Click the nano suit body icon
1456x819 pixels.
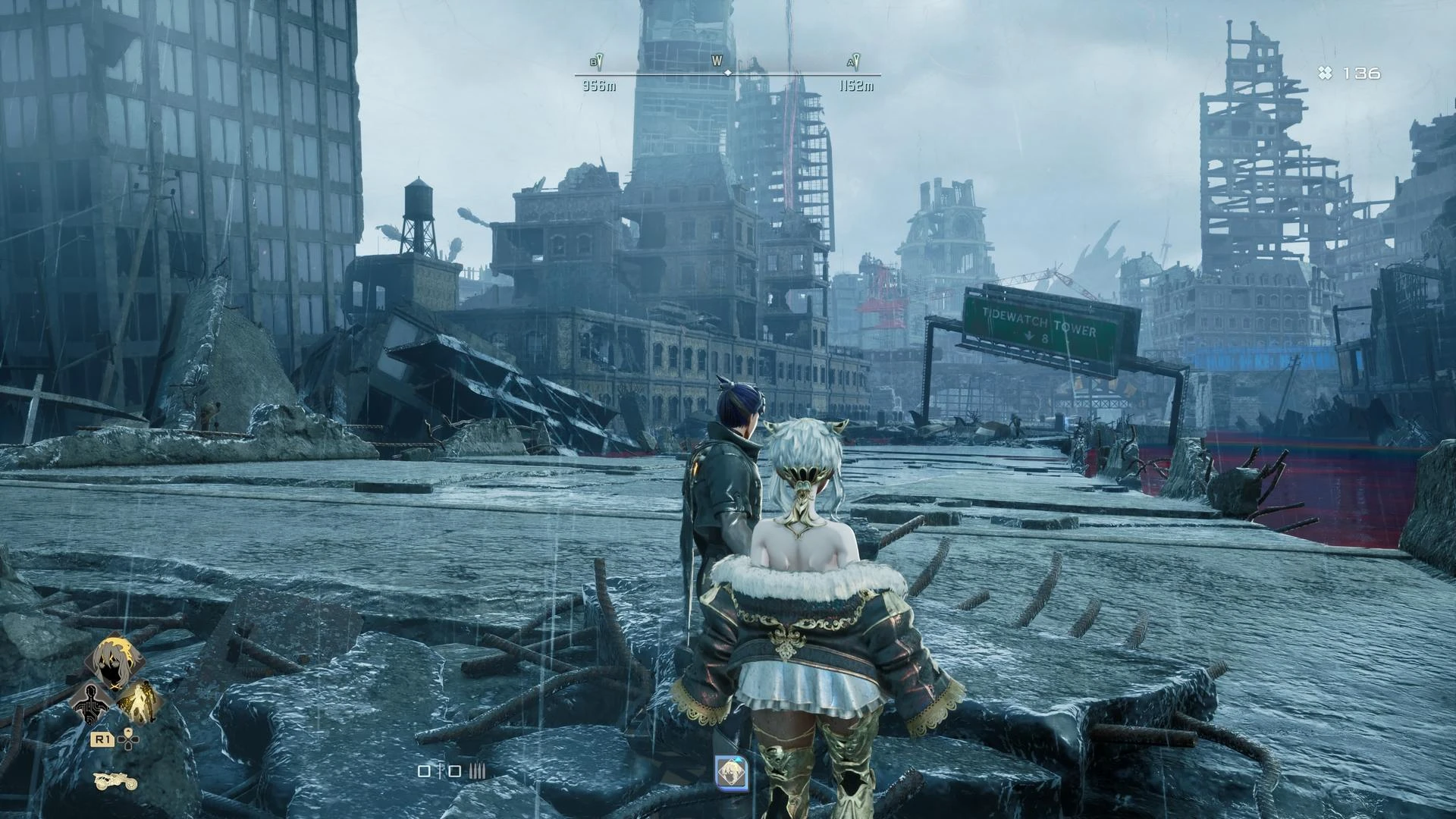(91, 704)
